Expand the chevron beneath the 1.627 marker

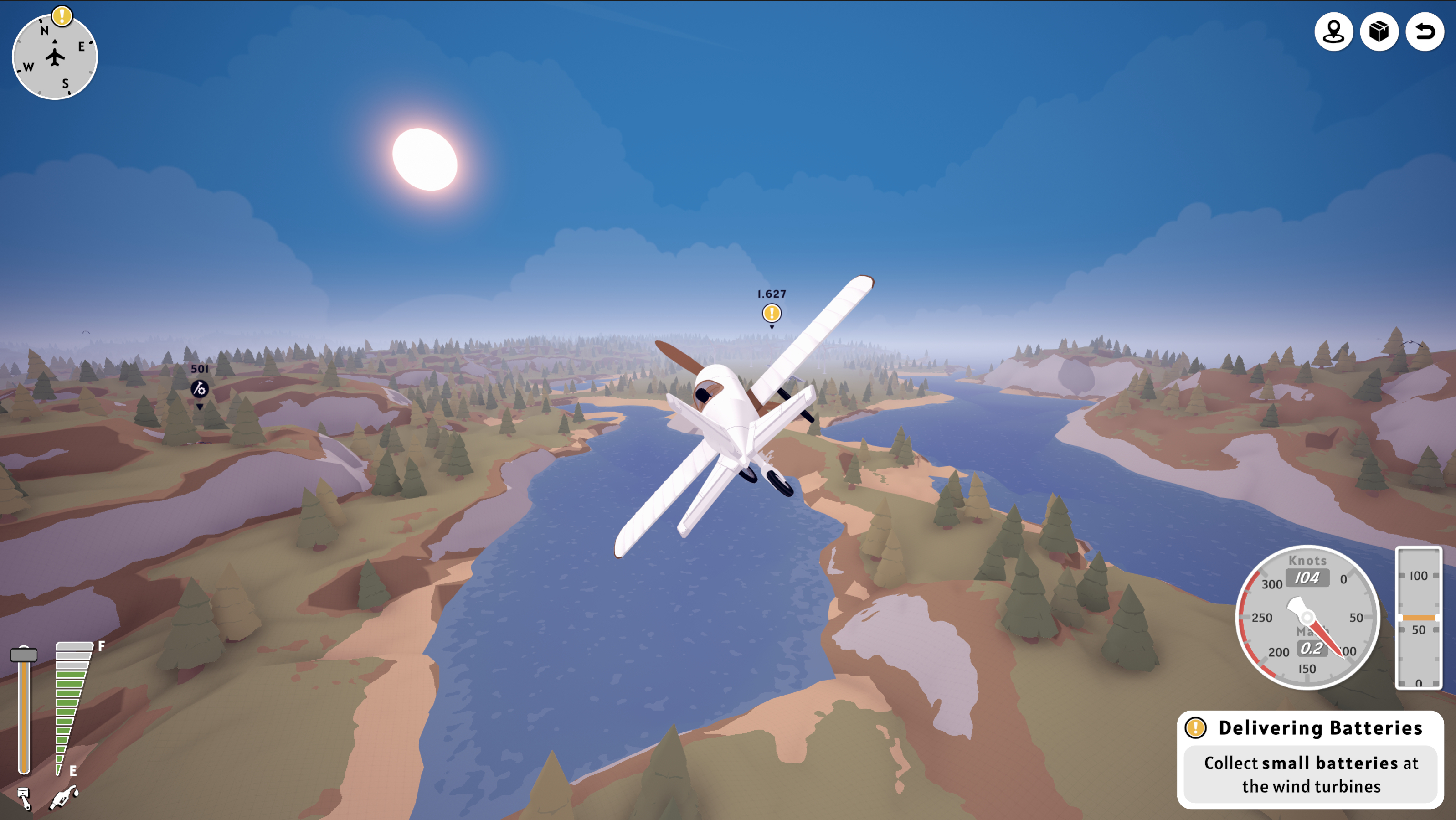[x=771, y=327]
